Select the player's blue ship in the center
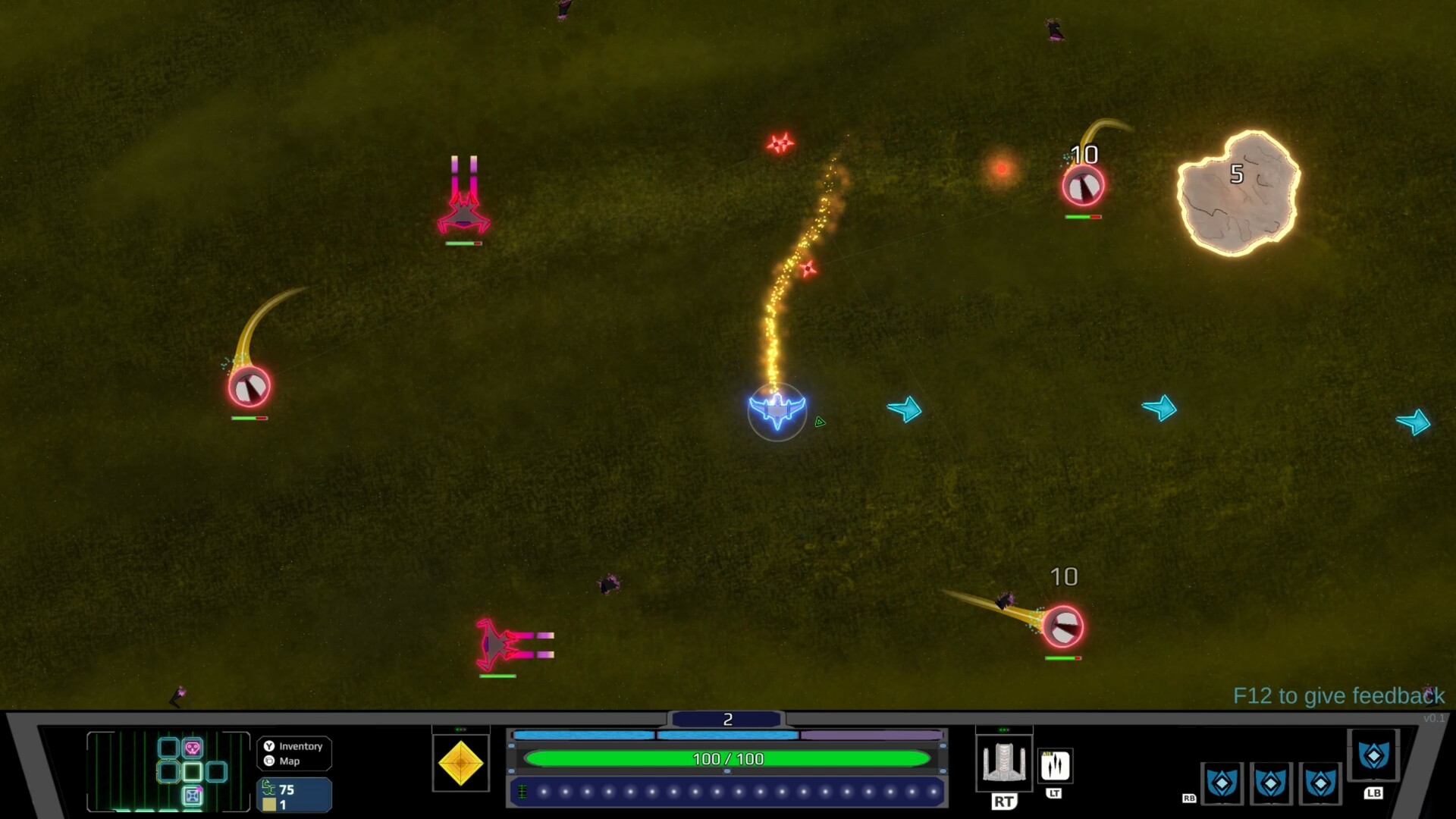 point(776,410)
